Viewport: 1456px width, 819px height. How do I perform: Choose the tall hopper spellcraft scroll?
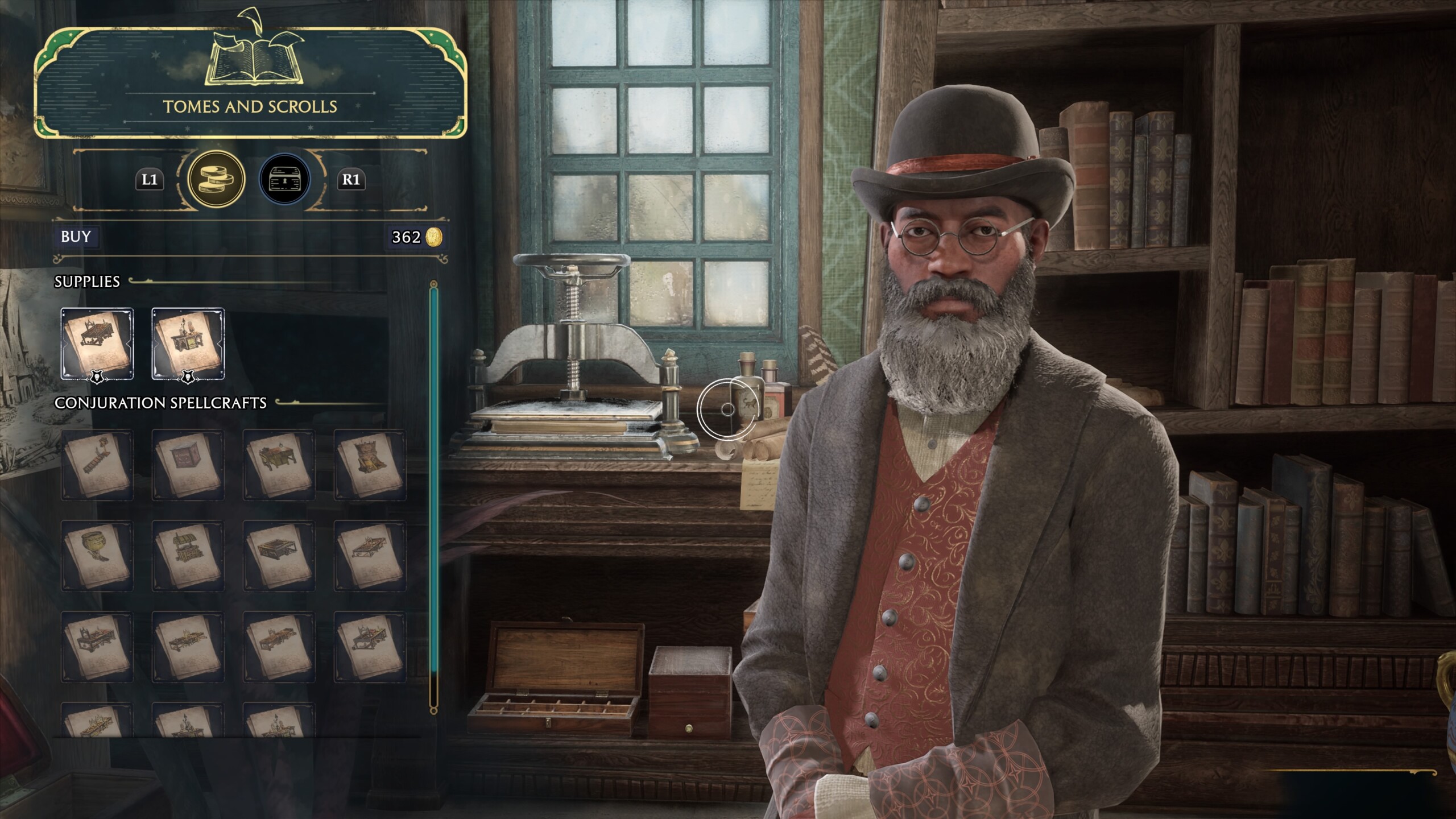370,465
